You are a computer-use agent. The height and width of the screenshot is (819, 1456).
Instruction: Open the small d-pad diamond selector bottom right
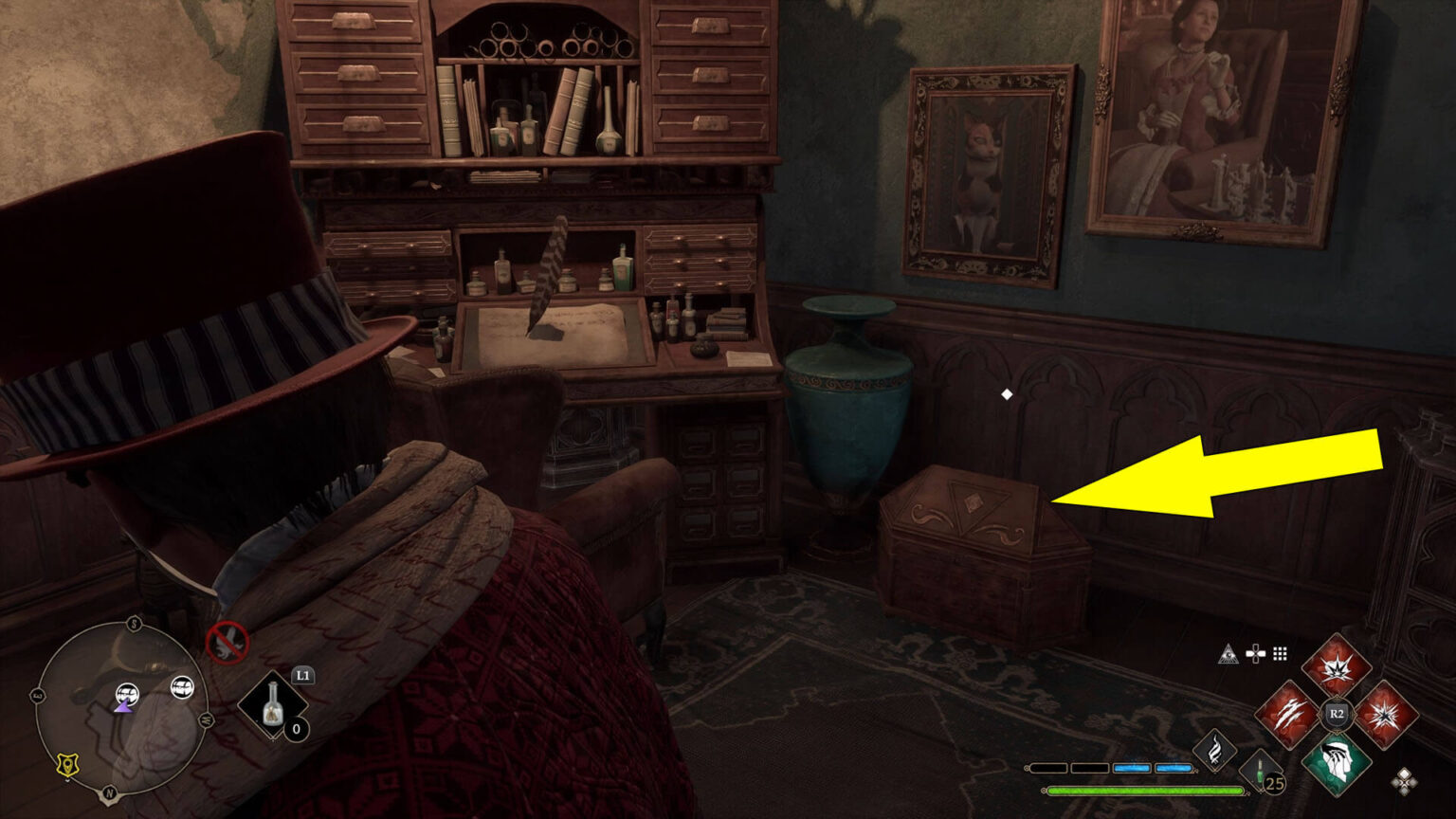pyautogui.click(x=1404, y=782)
